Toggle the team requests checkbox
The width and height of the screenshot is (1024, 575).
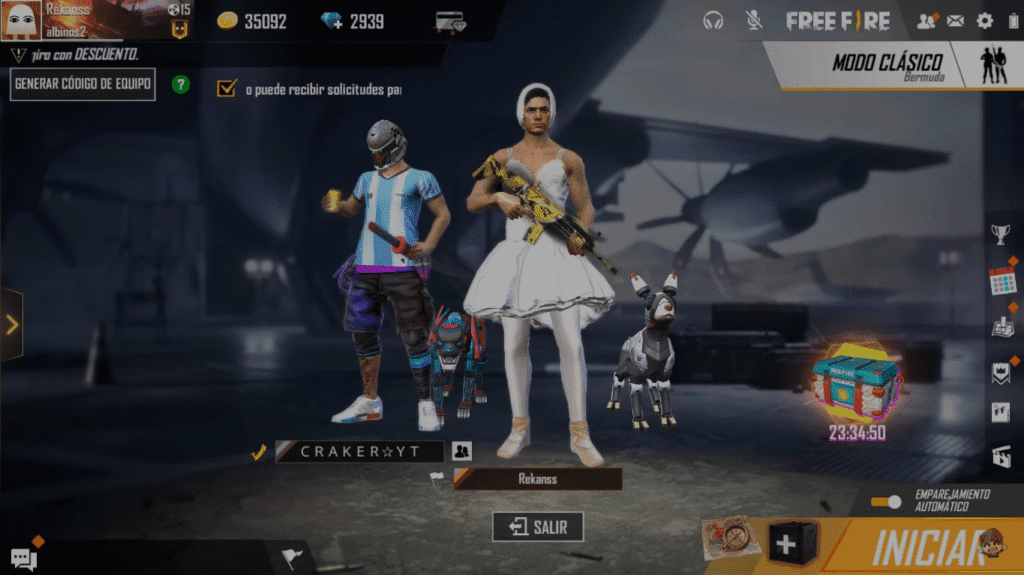click(x=226, y=89)
